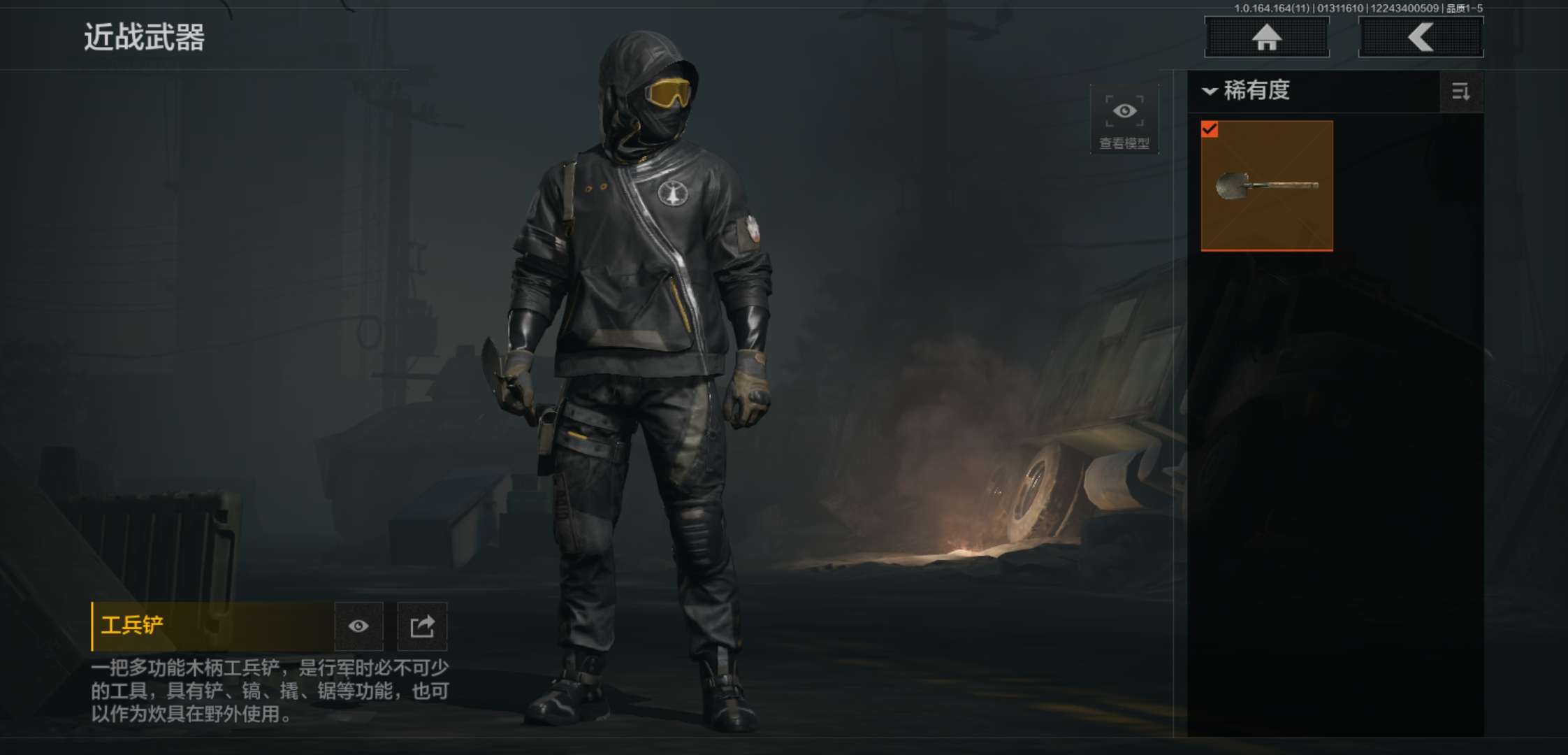Toggle the sort order icon

(1460, 92)
